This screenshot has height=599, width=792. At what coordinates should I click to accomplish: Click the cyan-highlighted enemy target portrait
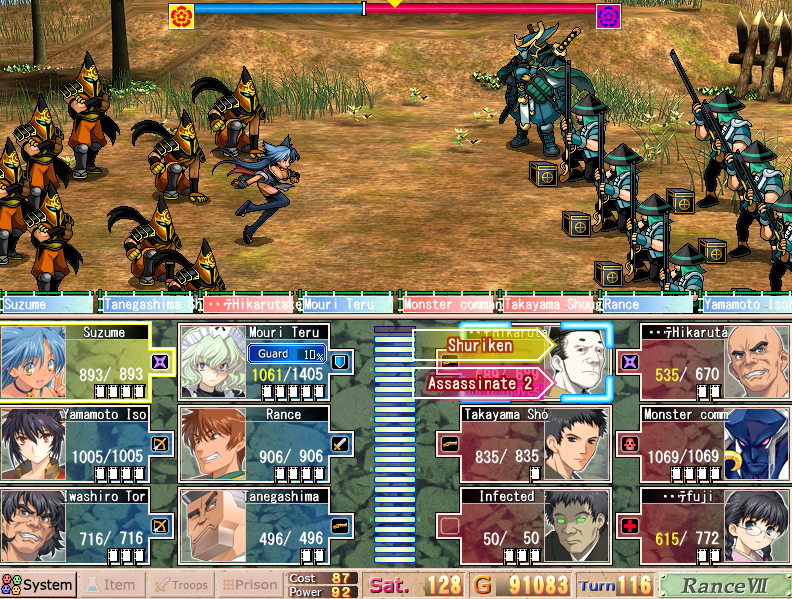583,362
